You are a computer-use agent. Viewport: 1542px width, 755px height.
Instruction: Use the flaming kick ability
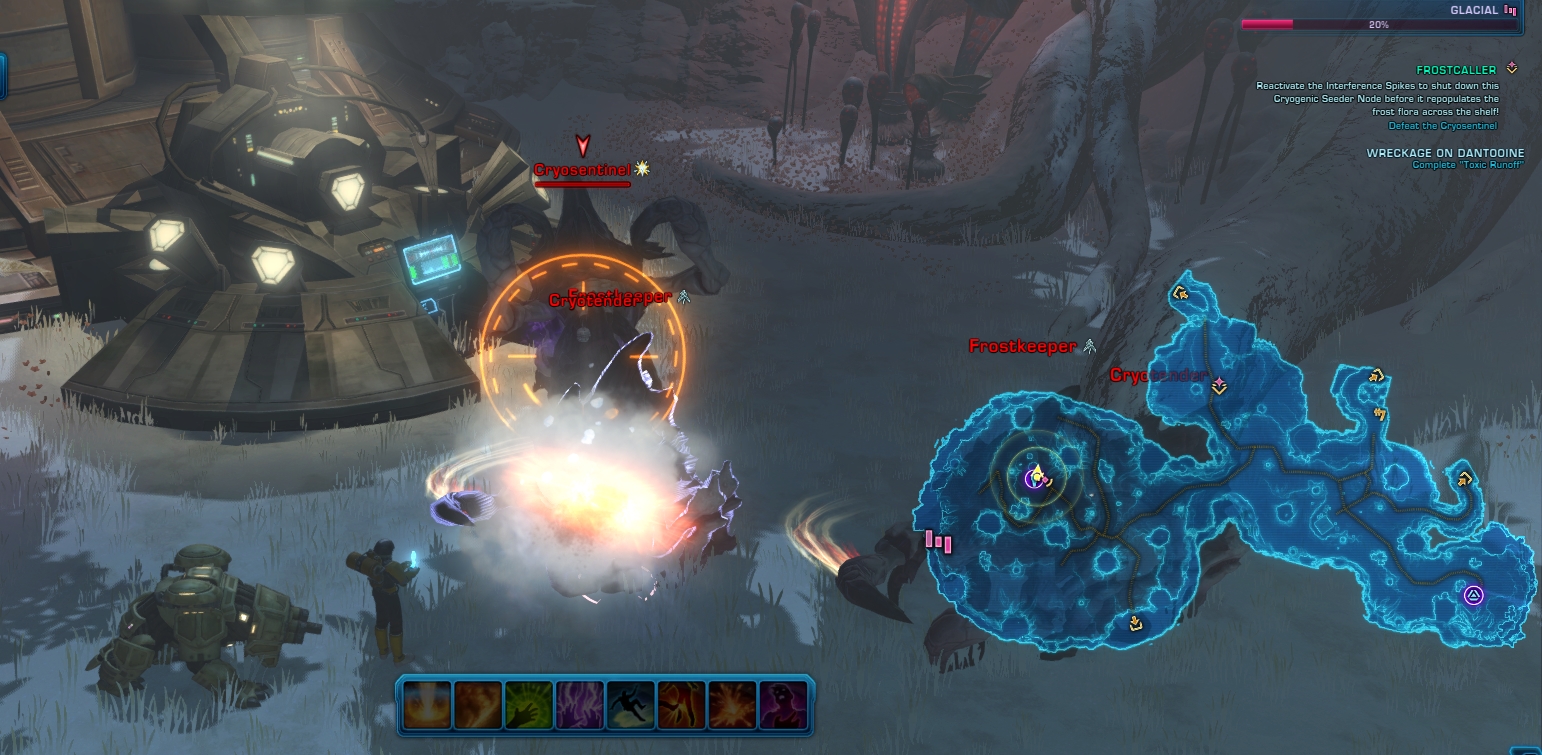coord(682,704)
